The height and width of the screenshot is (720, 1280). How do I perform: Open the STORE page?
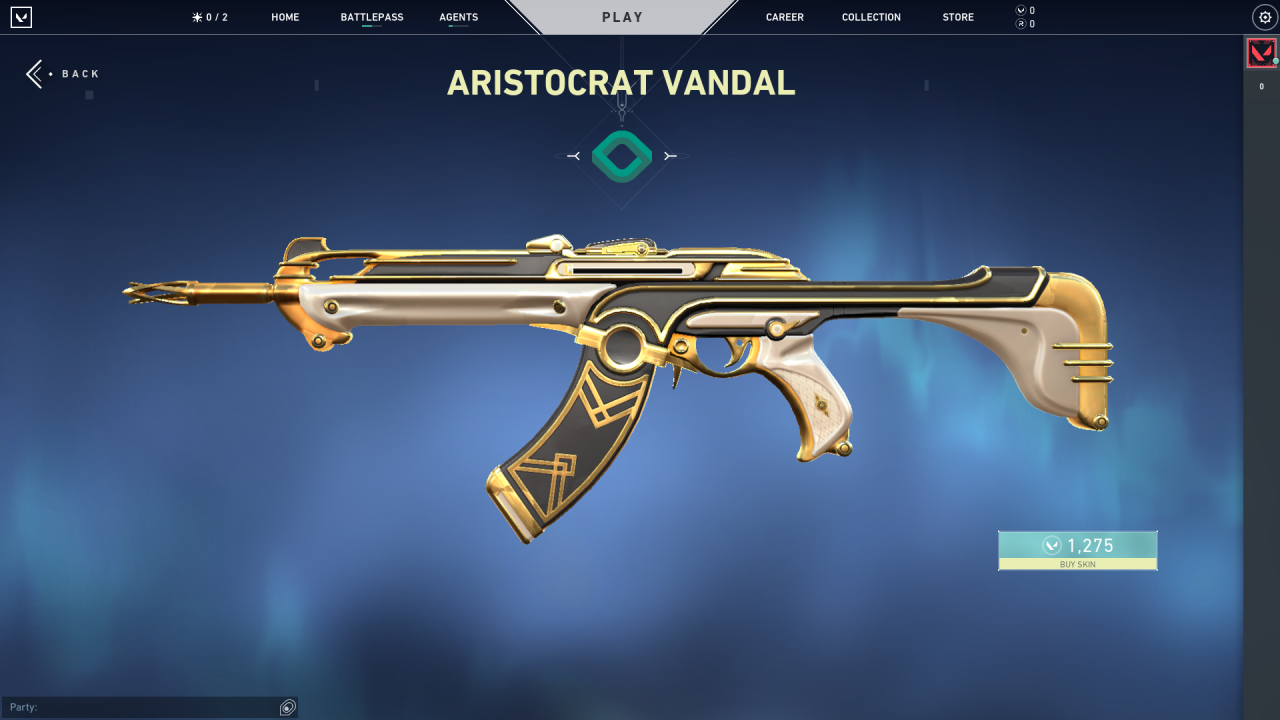pos(957,16)
